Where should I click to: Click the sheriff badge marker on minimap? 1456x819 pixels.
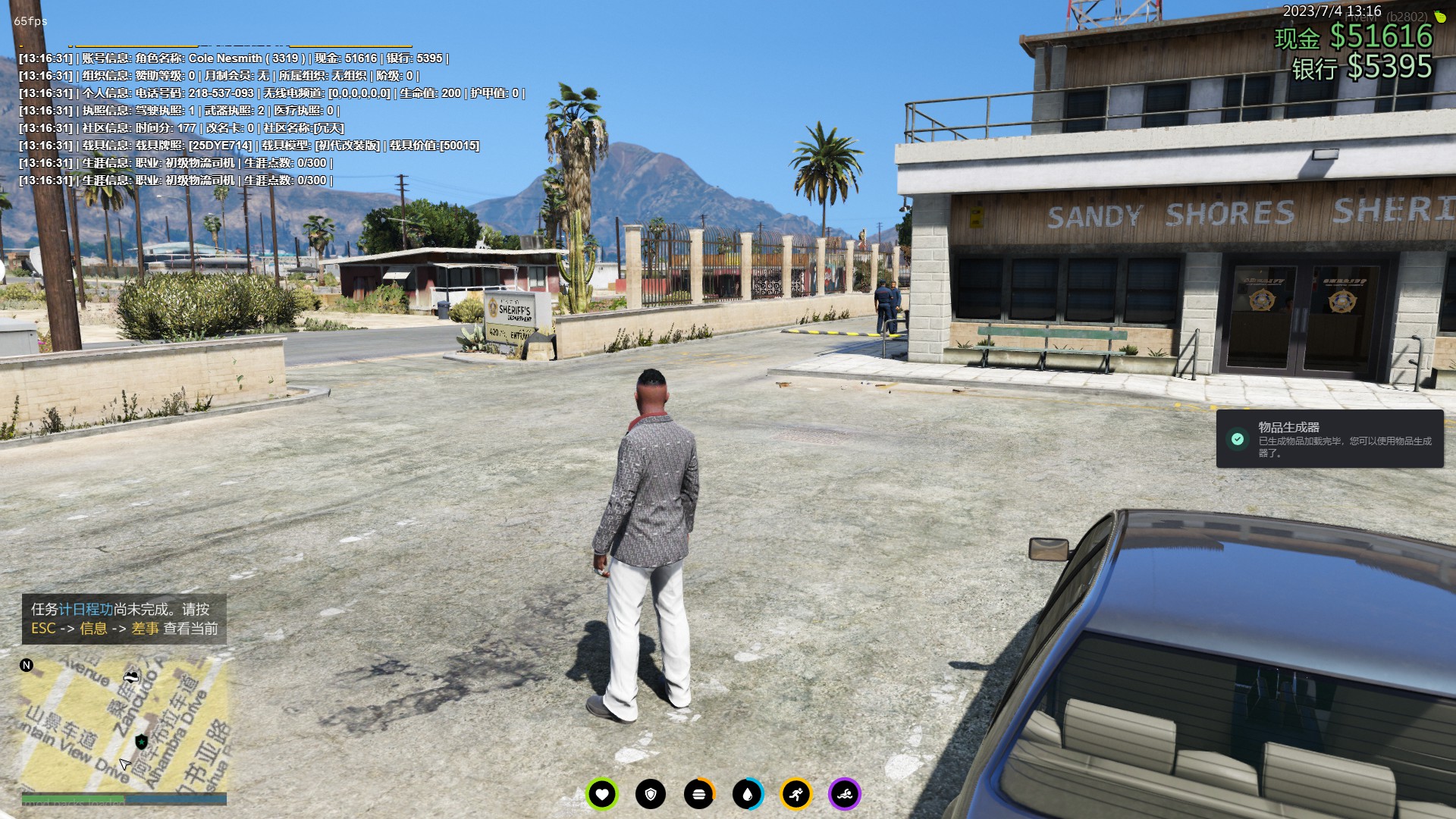pyautogui.click(x=141, y=741)
